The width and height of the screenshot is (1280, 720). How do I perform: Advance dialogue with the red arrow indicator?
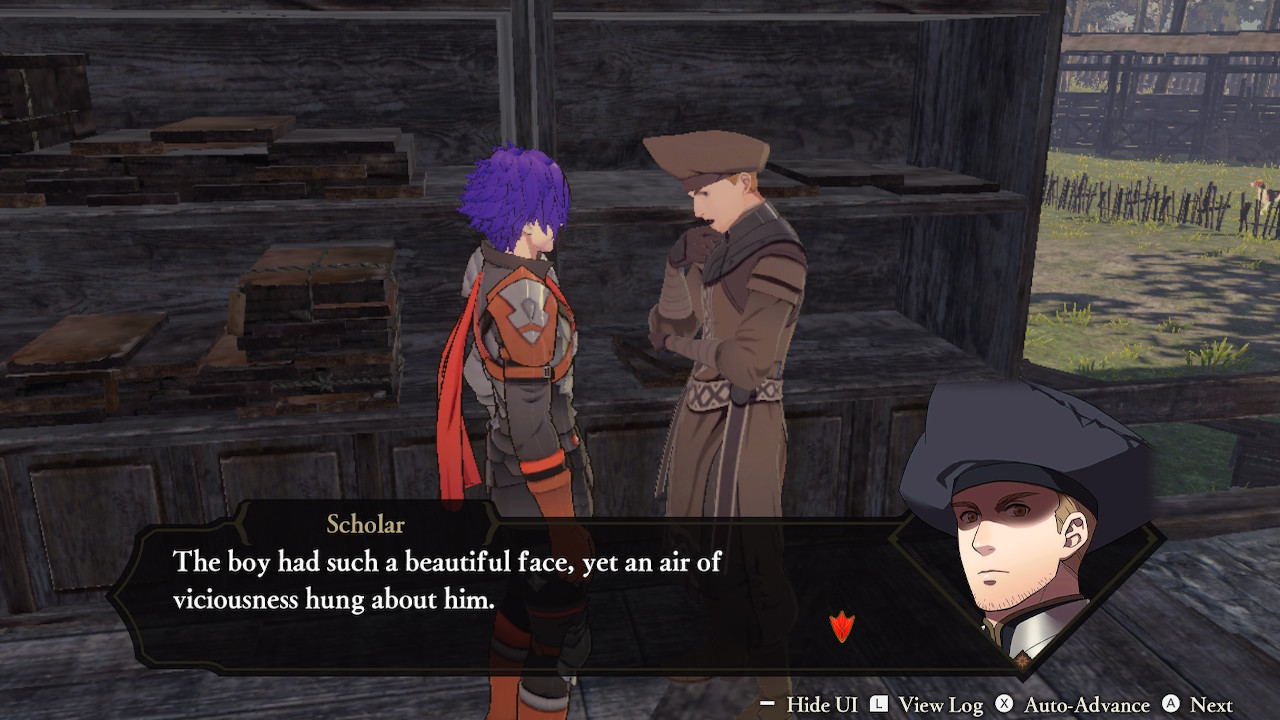pyautogui.click(x=842, y=627)
